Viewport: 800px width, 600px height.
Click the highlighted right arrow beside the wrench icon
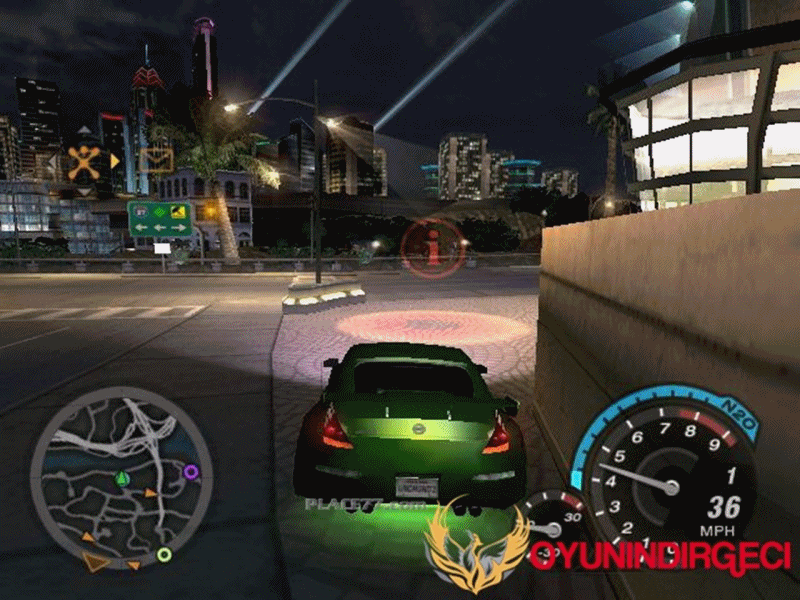(115, 160)
